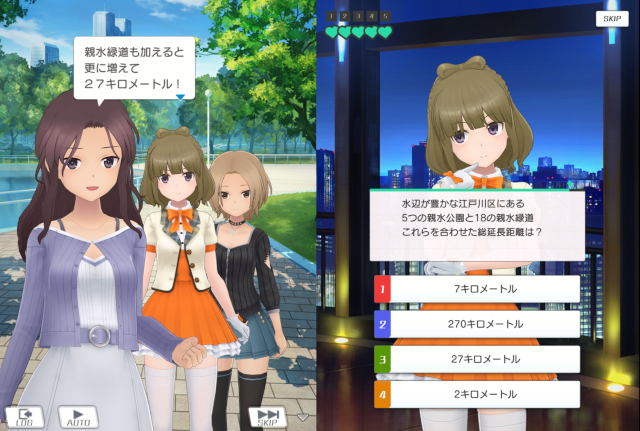Skip the story scene on the left panel
This screenshot has width=640, height=431.
(x=267, y=417)
